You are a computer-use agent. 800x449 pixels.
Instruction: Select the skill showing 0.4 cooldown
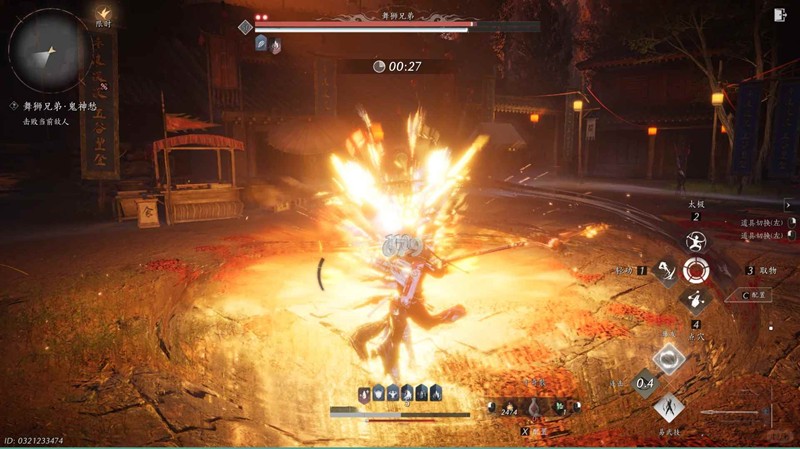click(x=645, y=381)
